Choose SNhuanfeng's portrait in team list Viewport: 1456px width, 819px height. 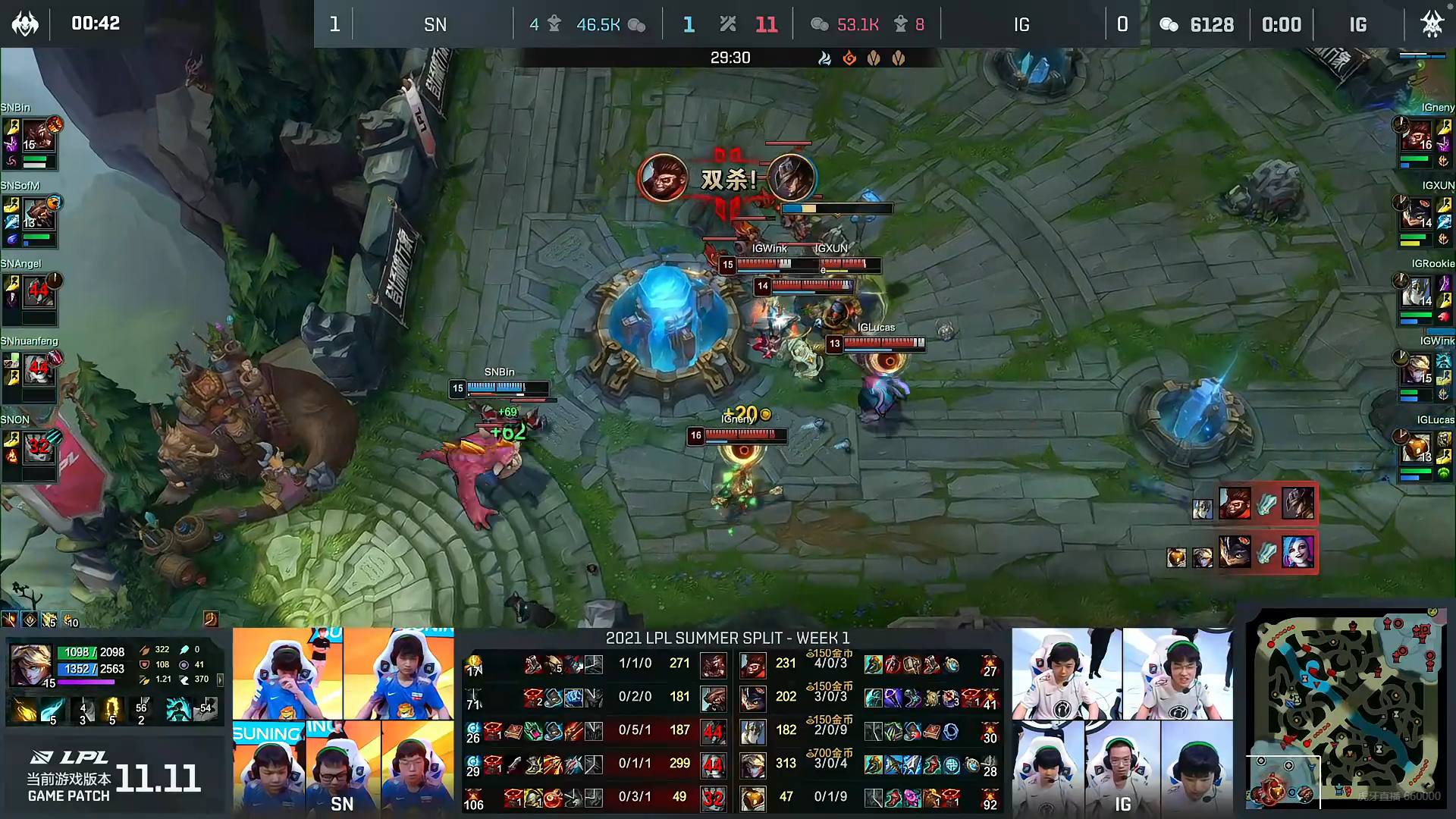tap(39, 371)
